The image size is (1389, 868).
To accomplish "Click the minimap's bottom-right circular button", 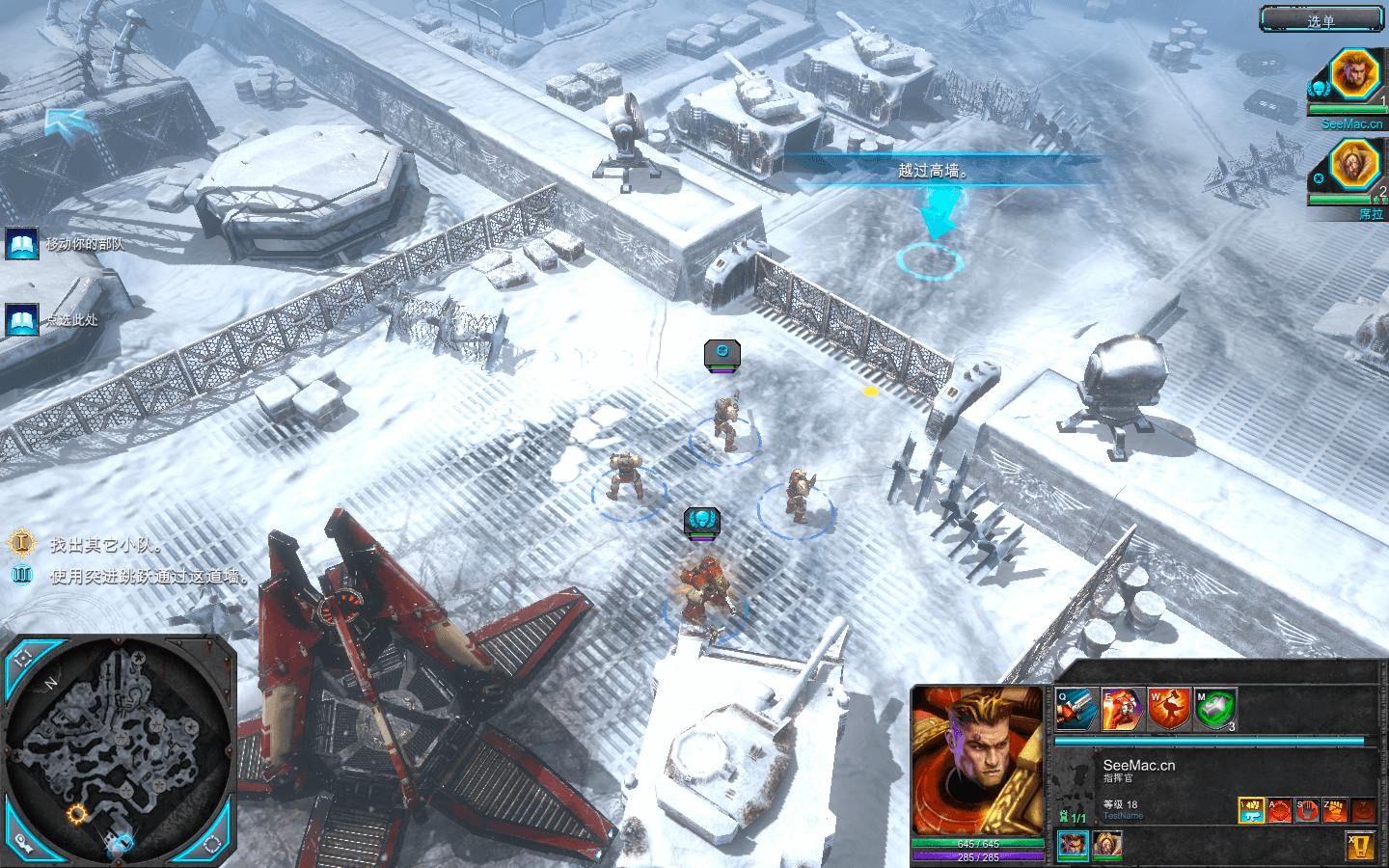I will point(213,845).
